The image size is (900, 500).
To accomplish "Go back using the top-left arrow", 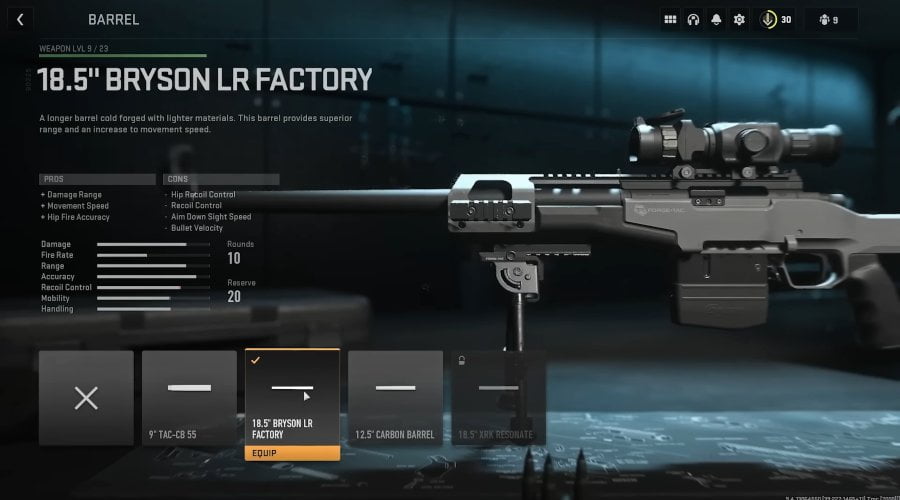I will pyautogui.click(x=20, y=19).
